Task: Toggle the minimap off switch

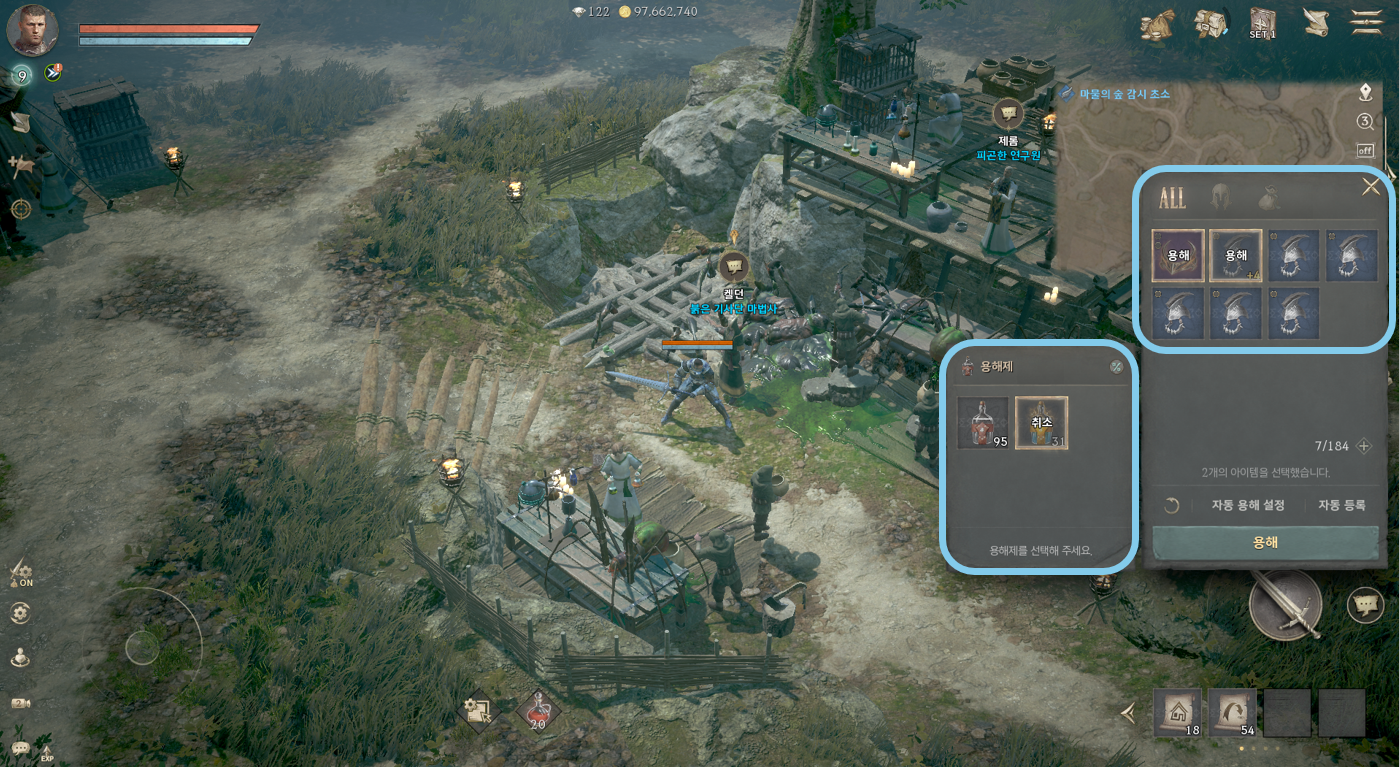Action: 1365,150
